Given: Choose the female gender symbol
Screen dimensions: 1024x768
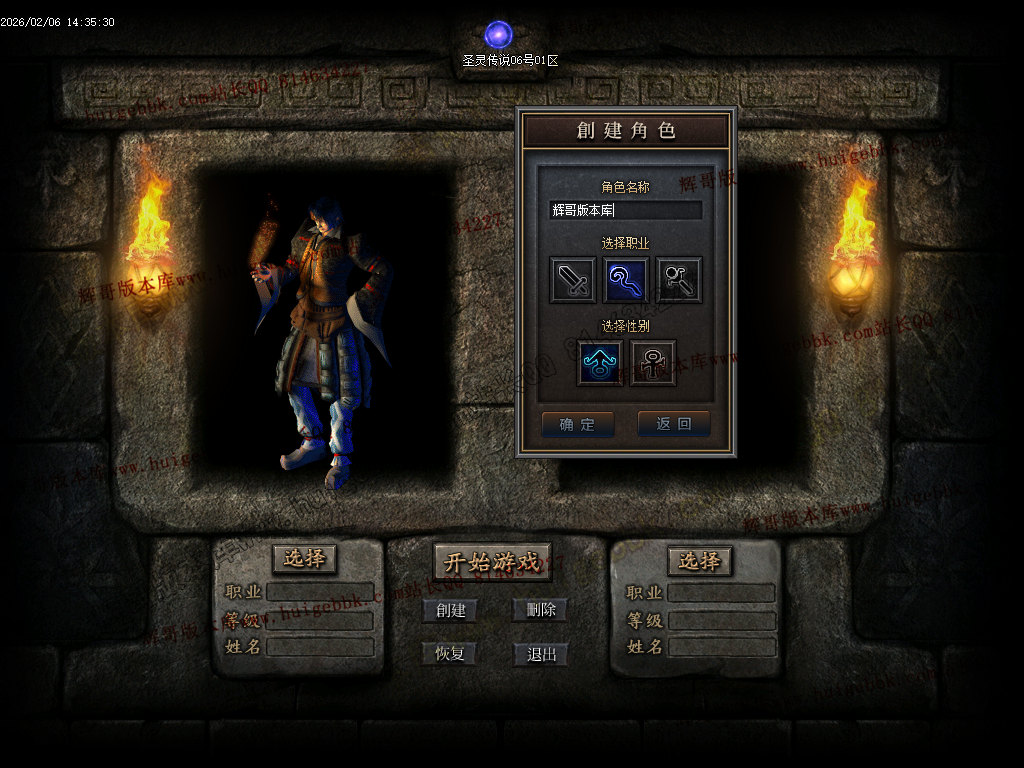Looking at the screenshot, I should coord(653,362).
